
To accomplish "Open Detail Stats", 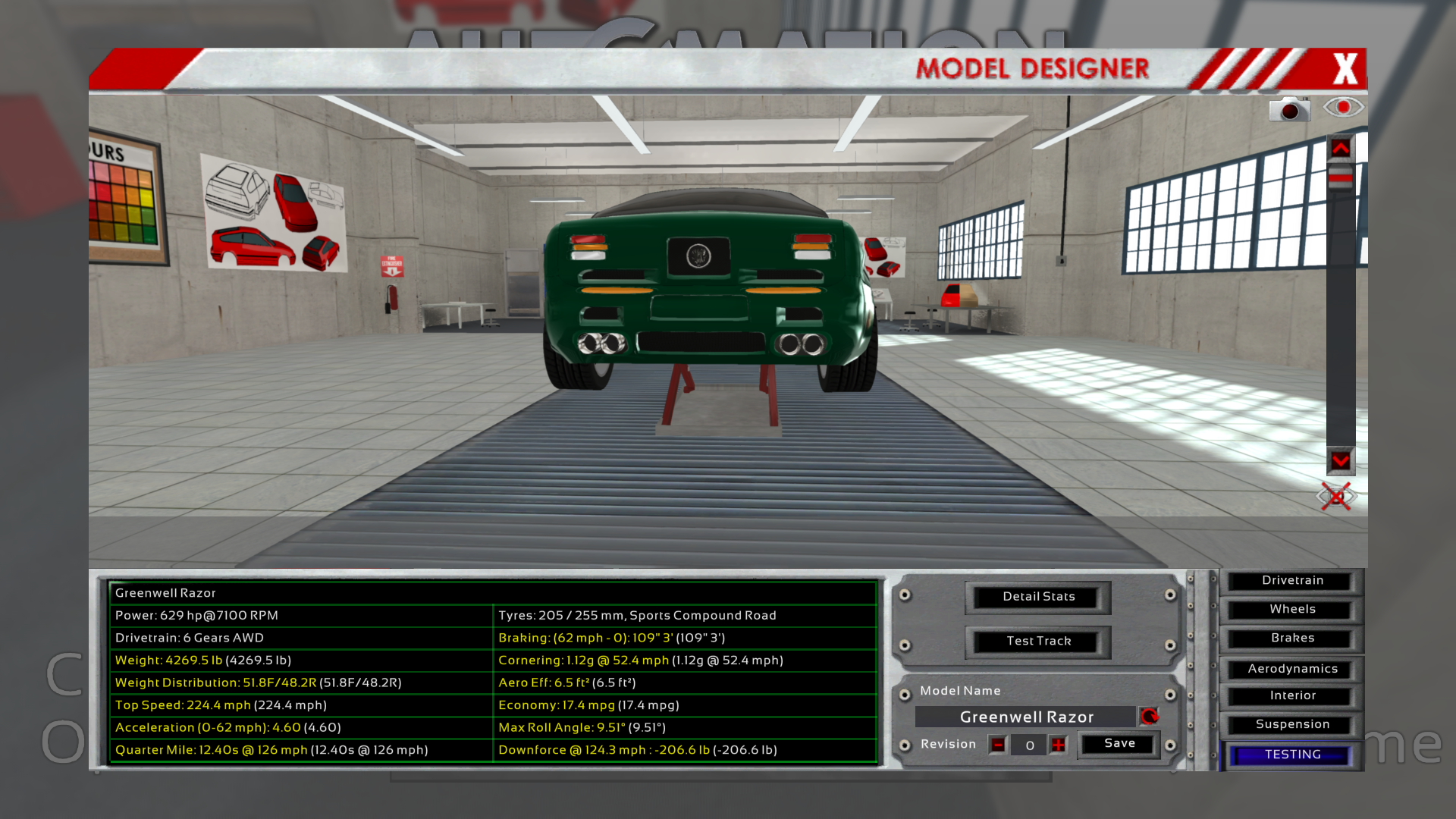I will 1038,597.
